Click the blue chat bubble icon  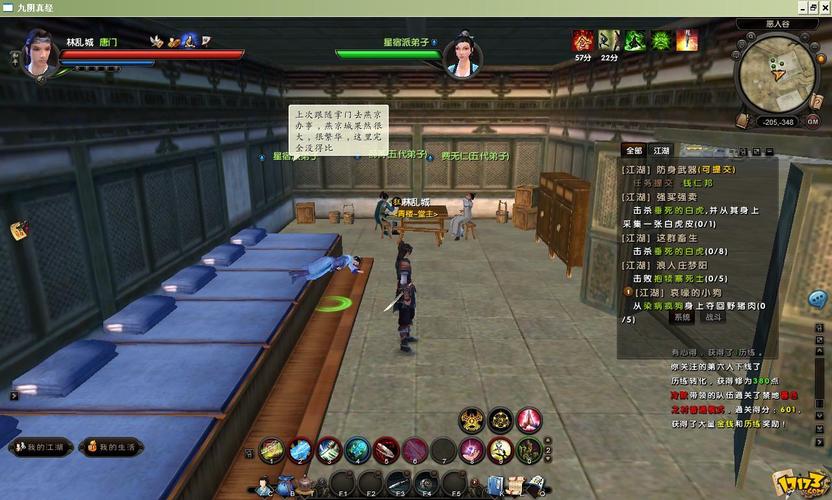click(x=818, y=300)
